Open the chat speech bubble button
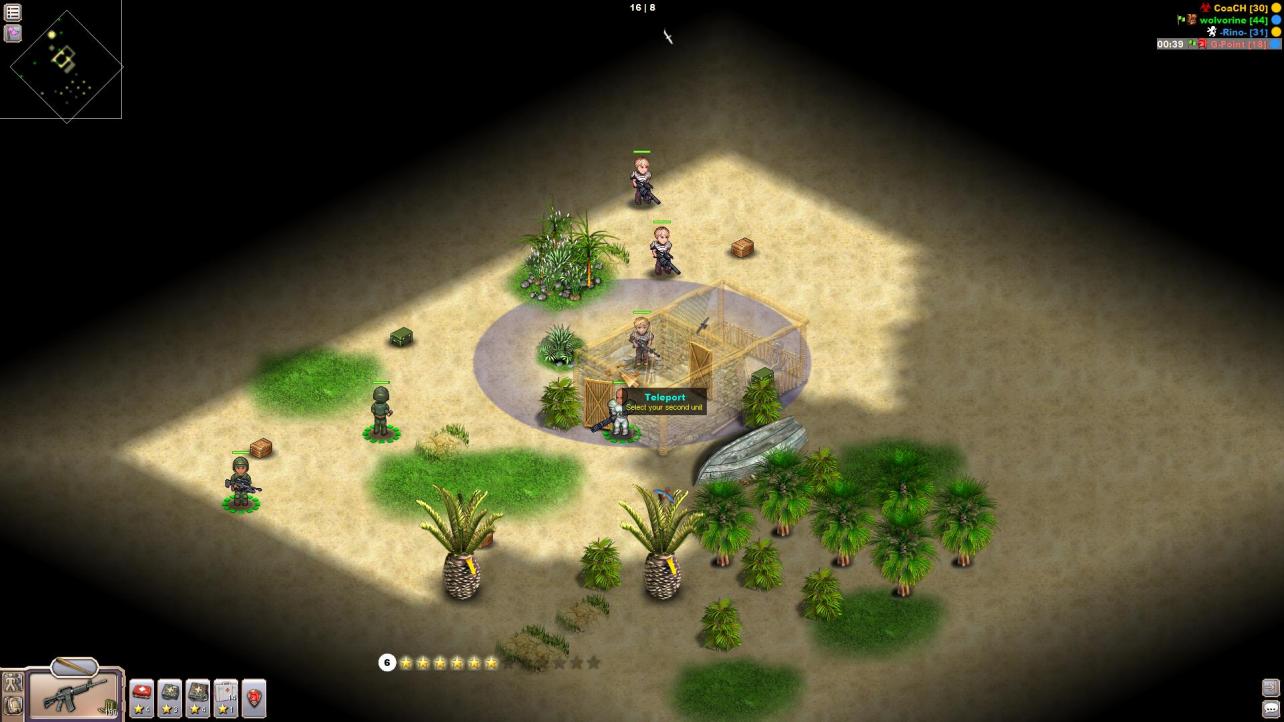1284x722 pixels. click(1271, 709)
